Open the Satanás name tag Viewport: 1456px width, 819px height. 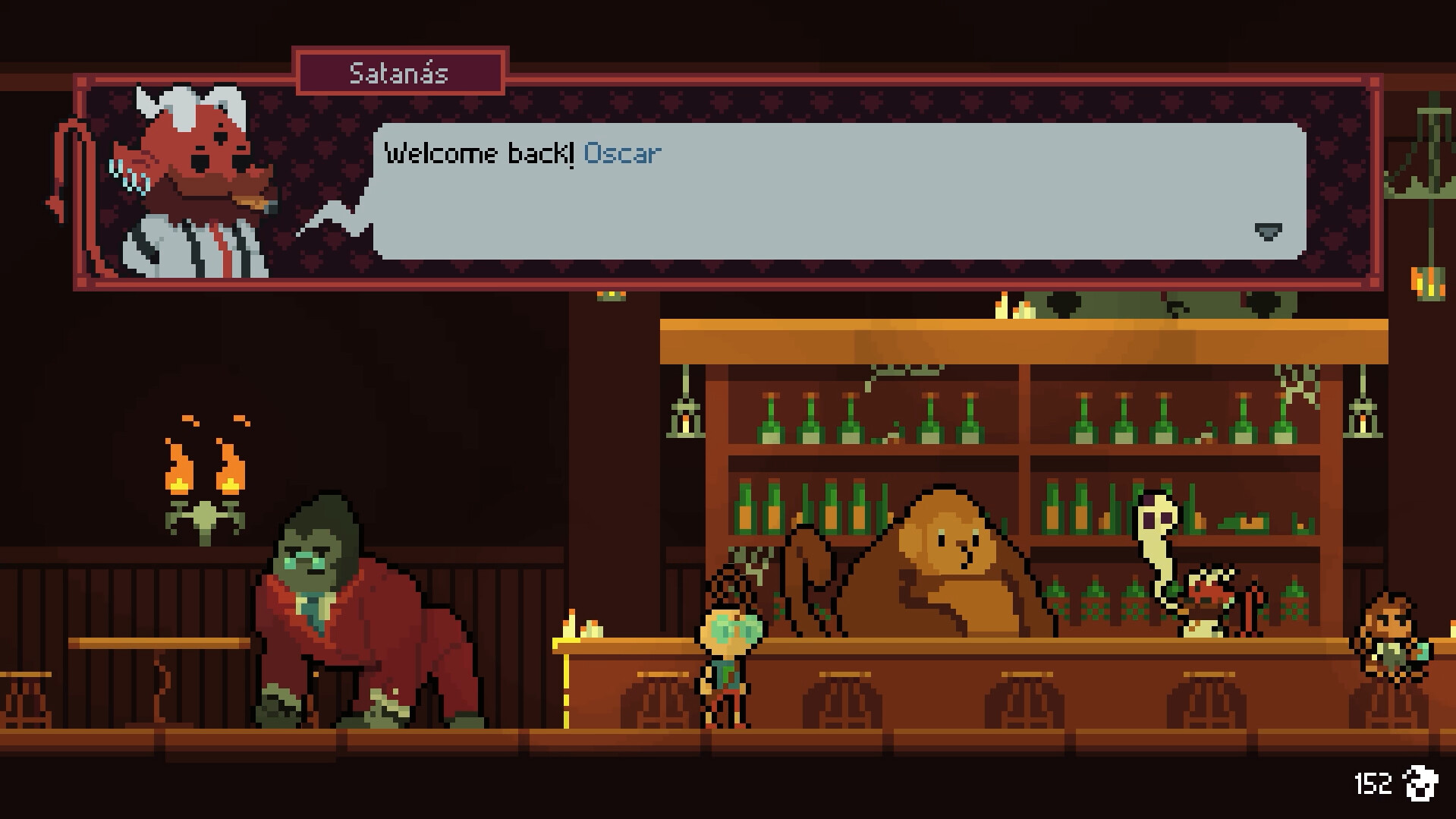point(398,74)
